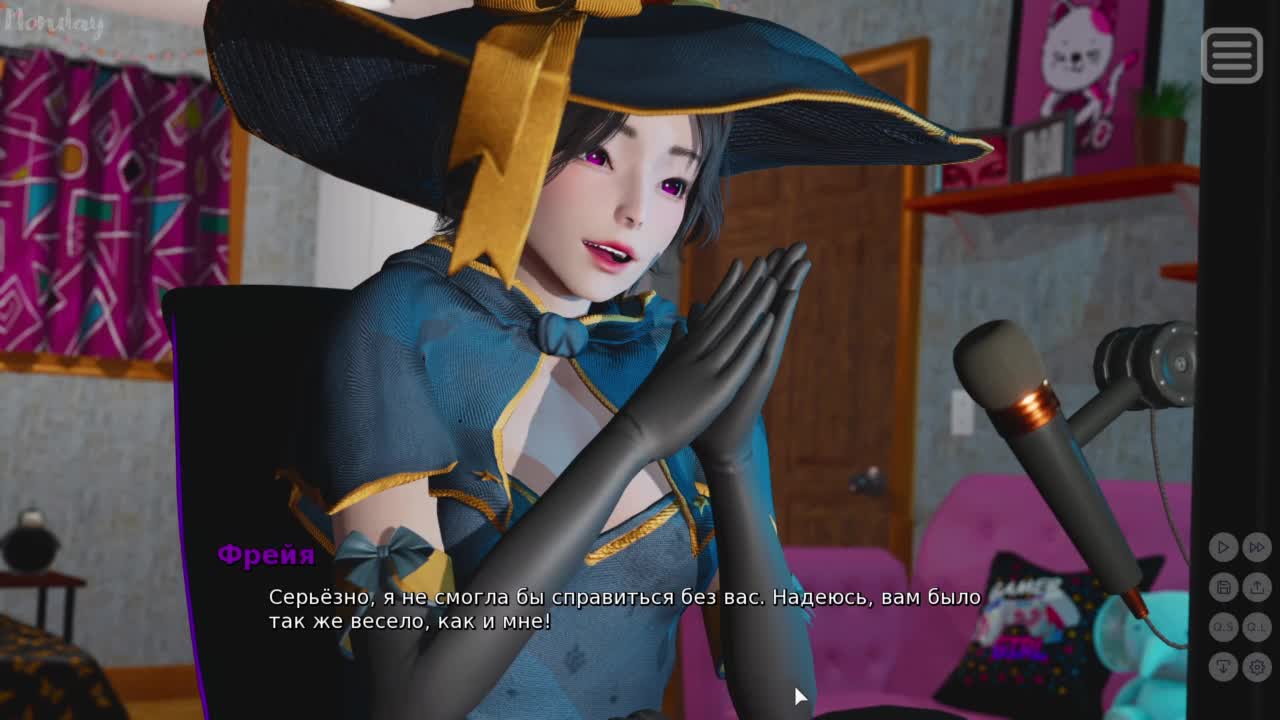Open settings via the gear icon
This screenshot has width=1280, height=720.
point(1257,666)
